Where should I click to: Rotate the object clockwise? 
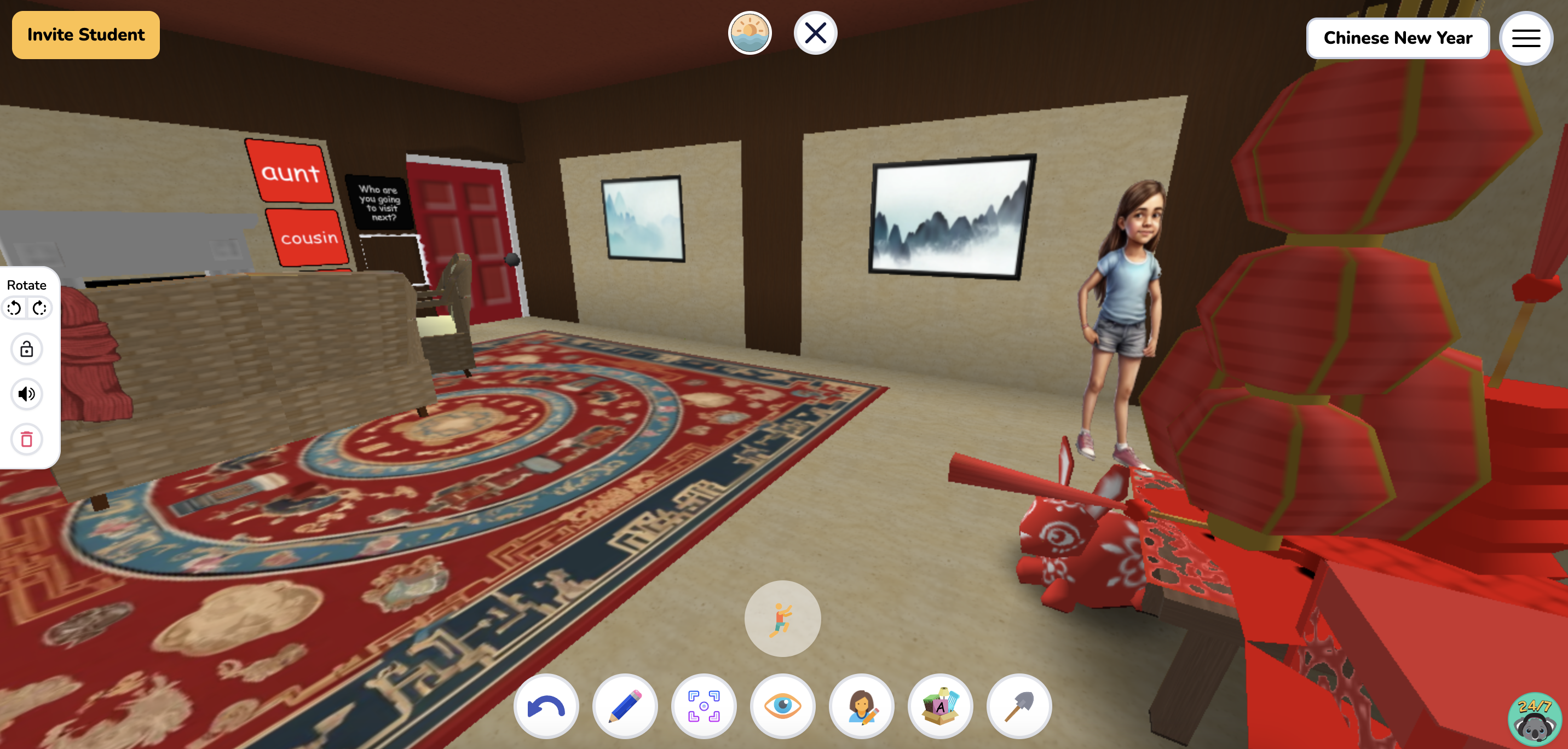[x=39, y=308]
